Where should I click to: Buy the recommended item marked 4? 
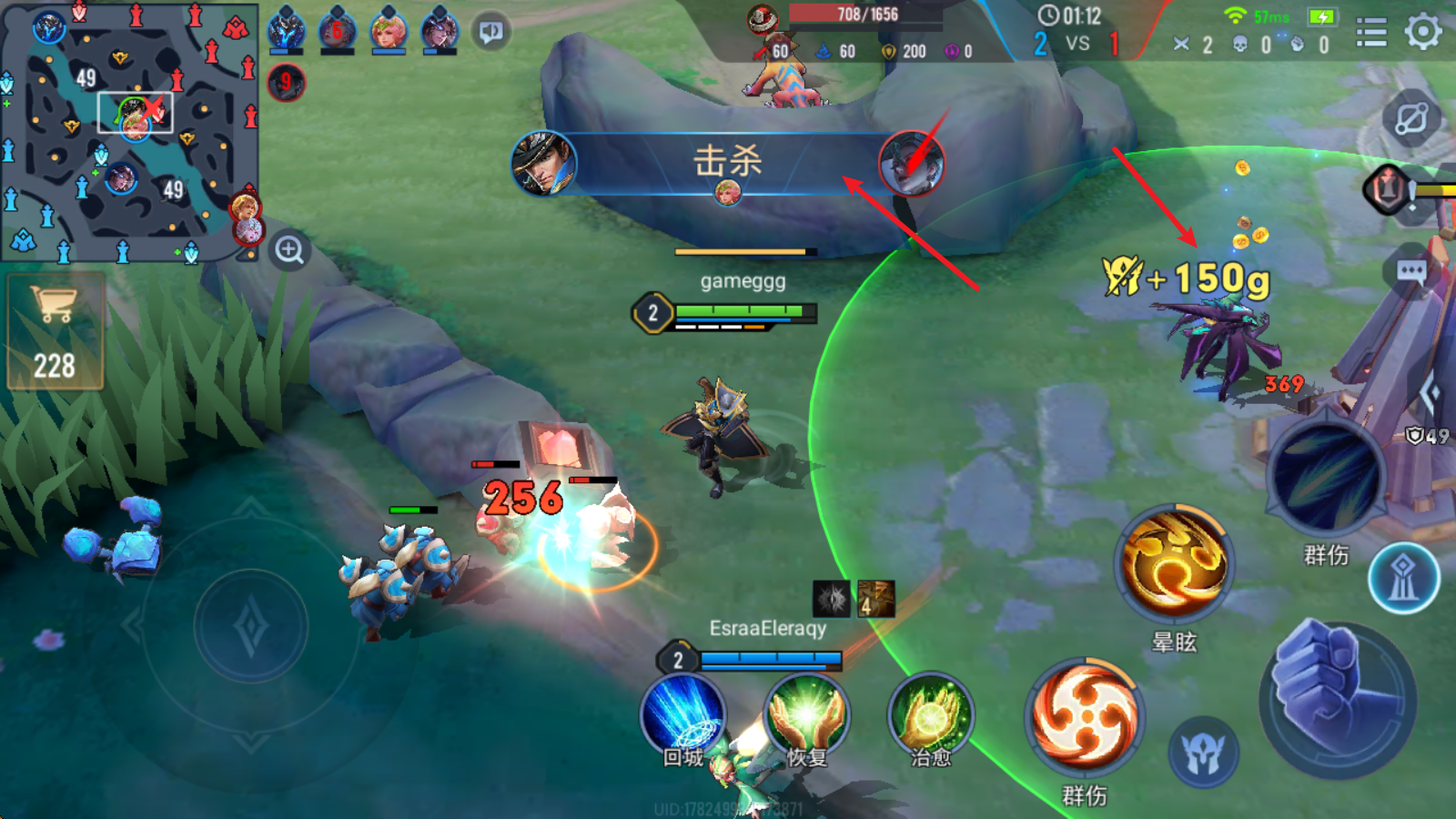(875, 599)
